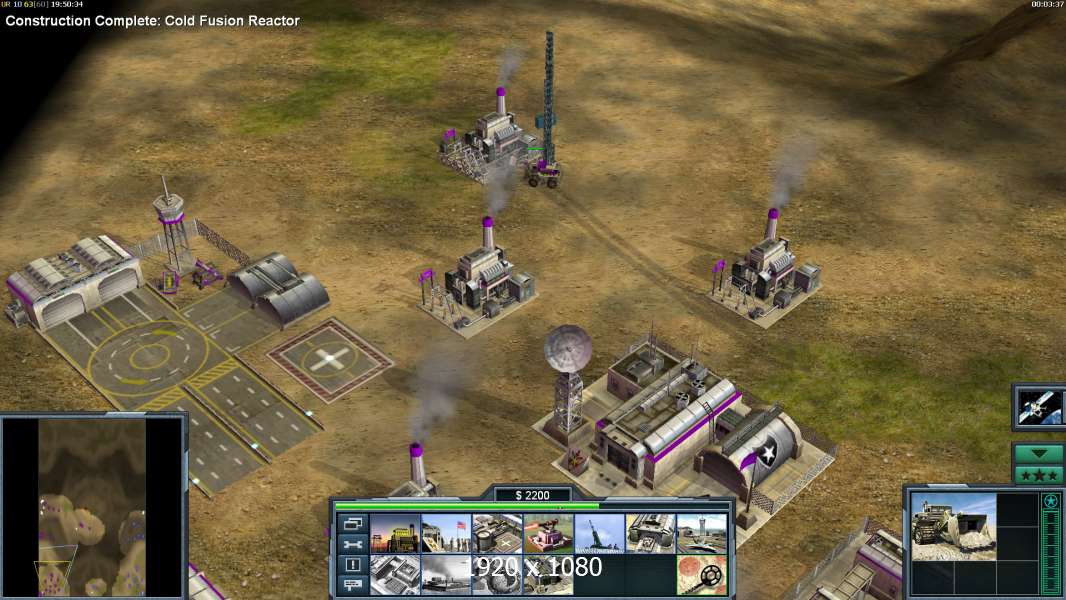Build the Barracks with American flag icon
1066x600 pixels.
pyautogui.click(x=445, y=533)
